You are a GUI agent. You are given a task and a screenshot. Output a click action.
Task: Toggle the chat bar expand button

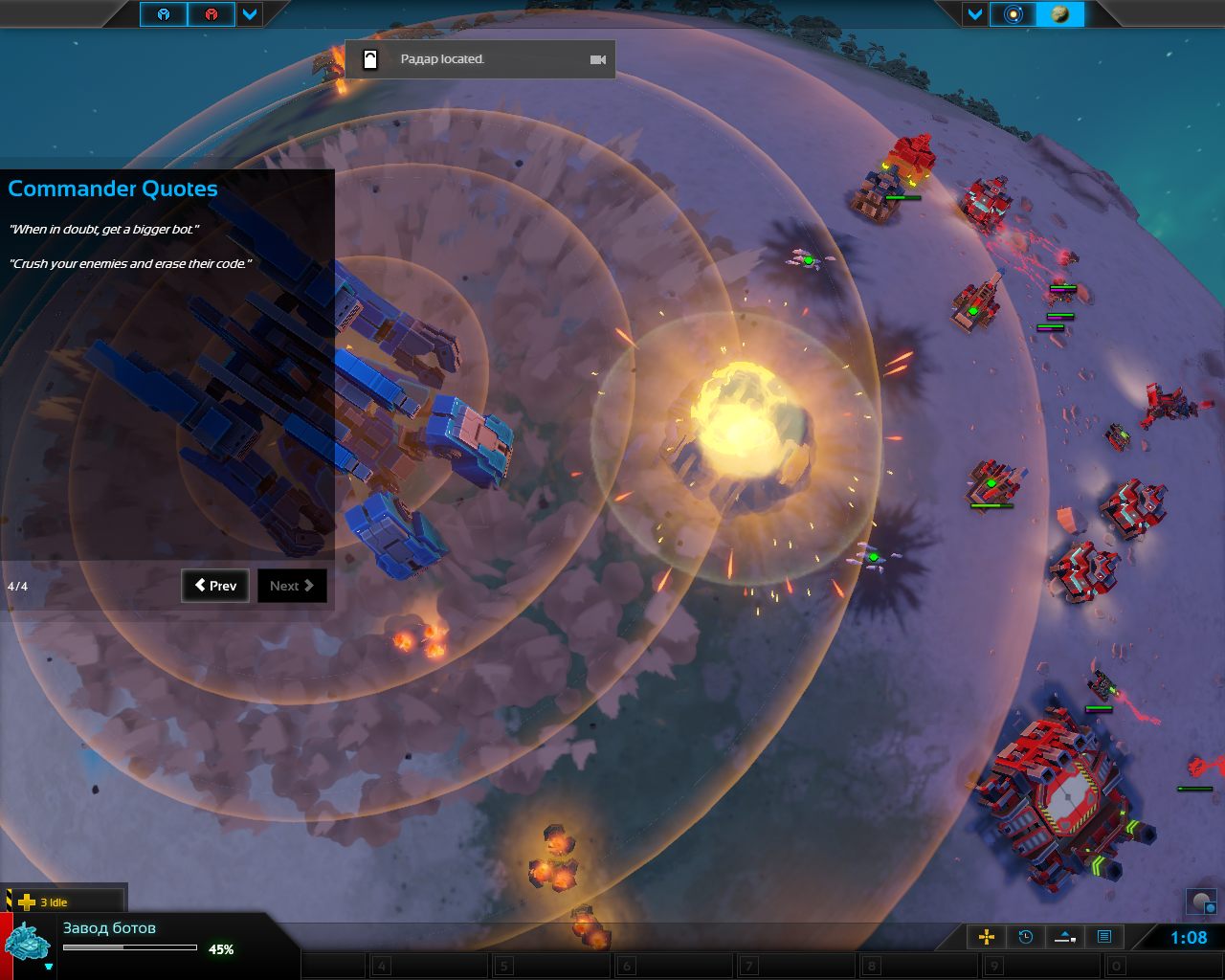(1064, 937)
